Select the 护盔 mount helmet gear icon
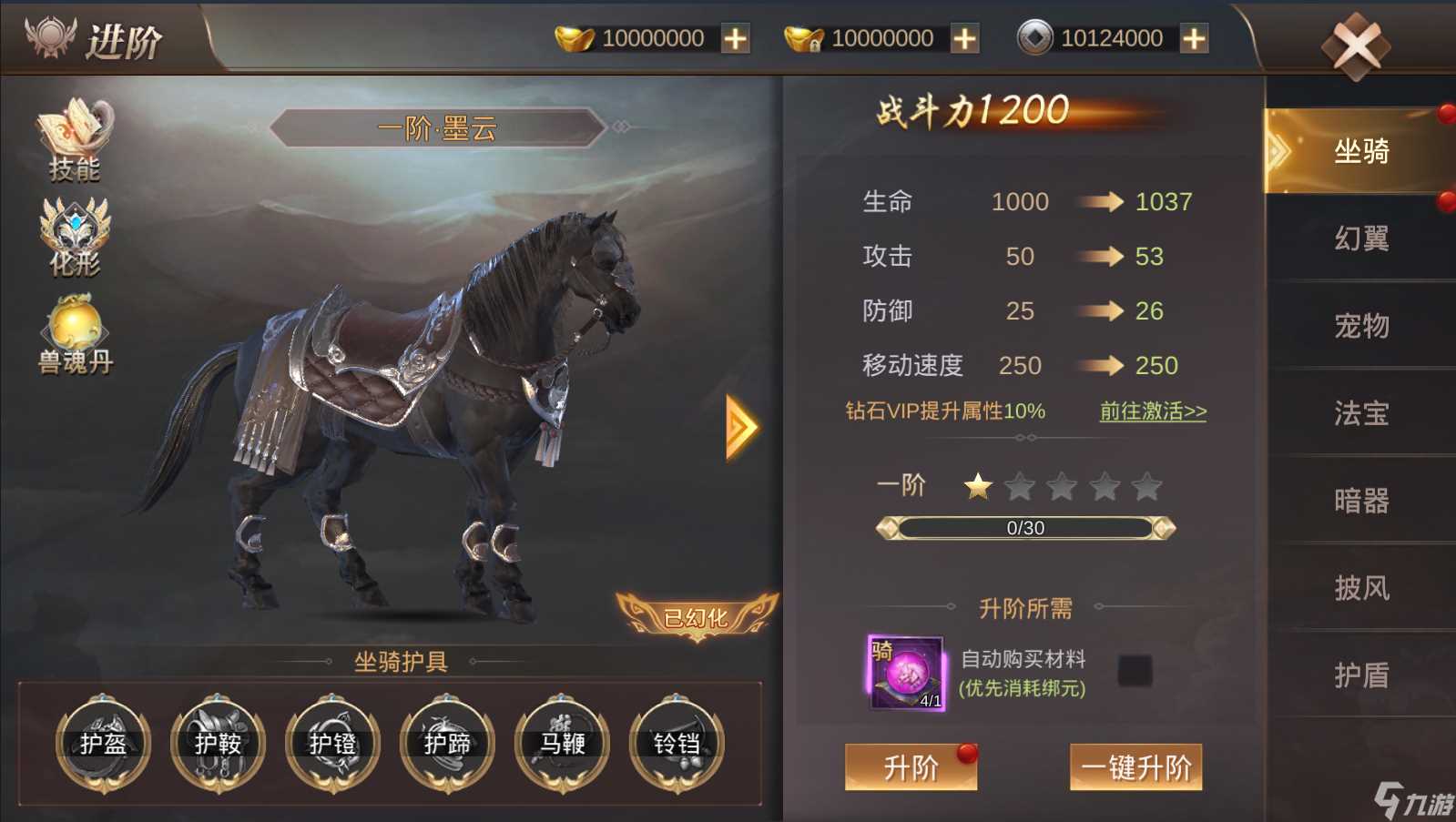 pyautogui.click(x=103, y=745)
